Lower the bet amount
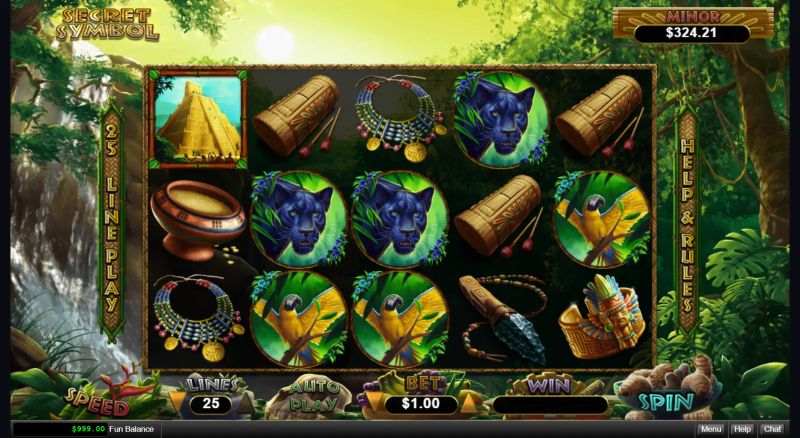The width and height of the screenshot is (800, 438). (374, 404)
